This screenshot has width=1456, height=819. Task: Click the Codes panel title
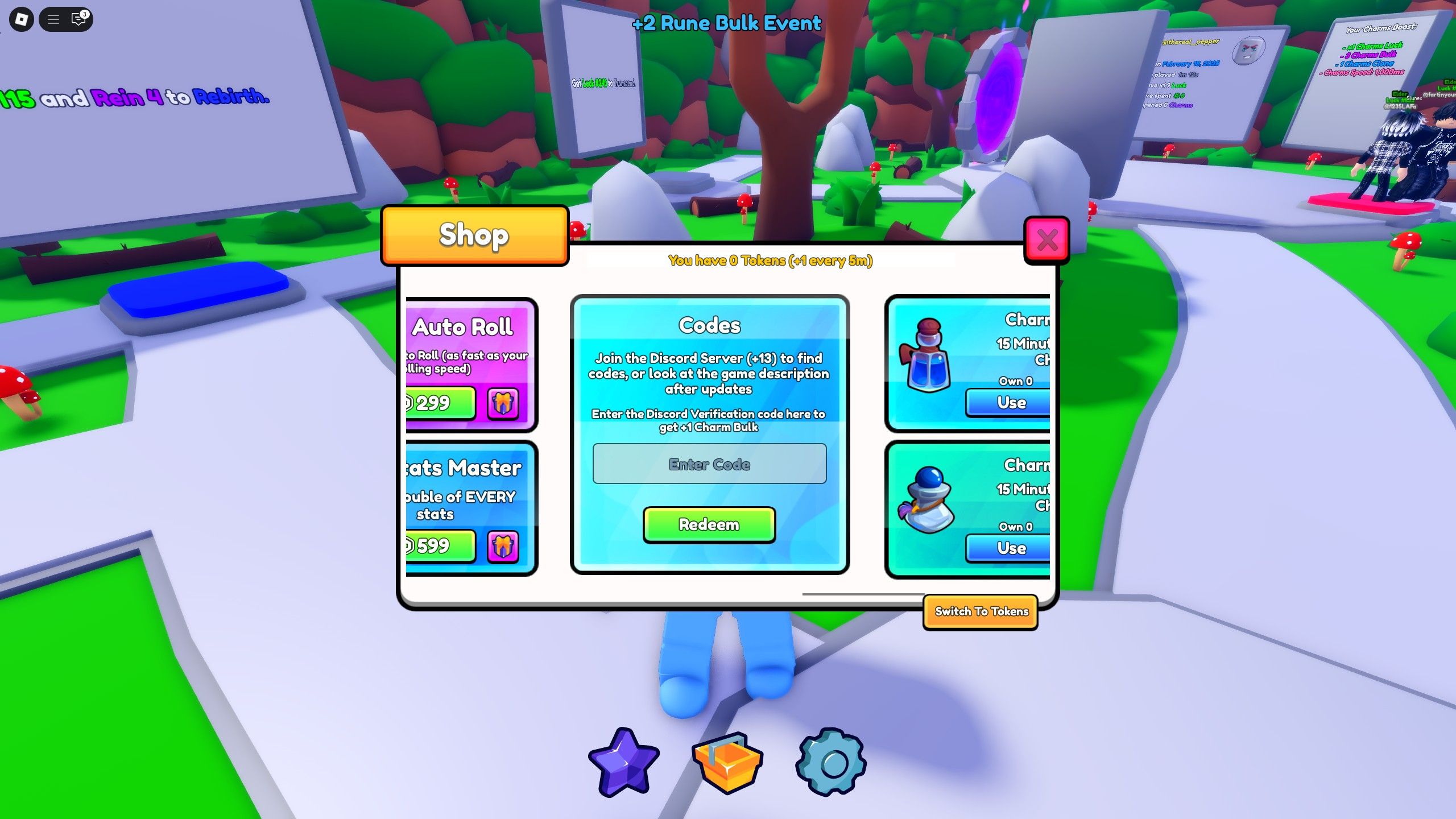709,325
